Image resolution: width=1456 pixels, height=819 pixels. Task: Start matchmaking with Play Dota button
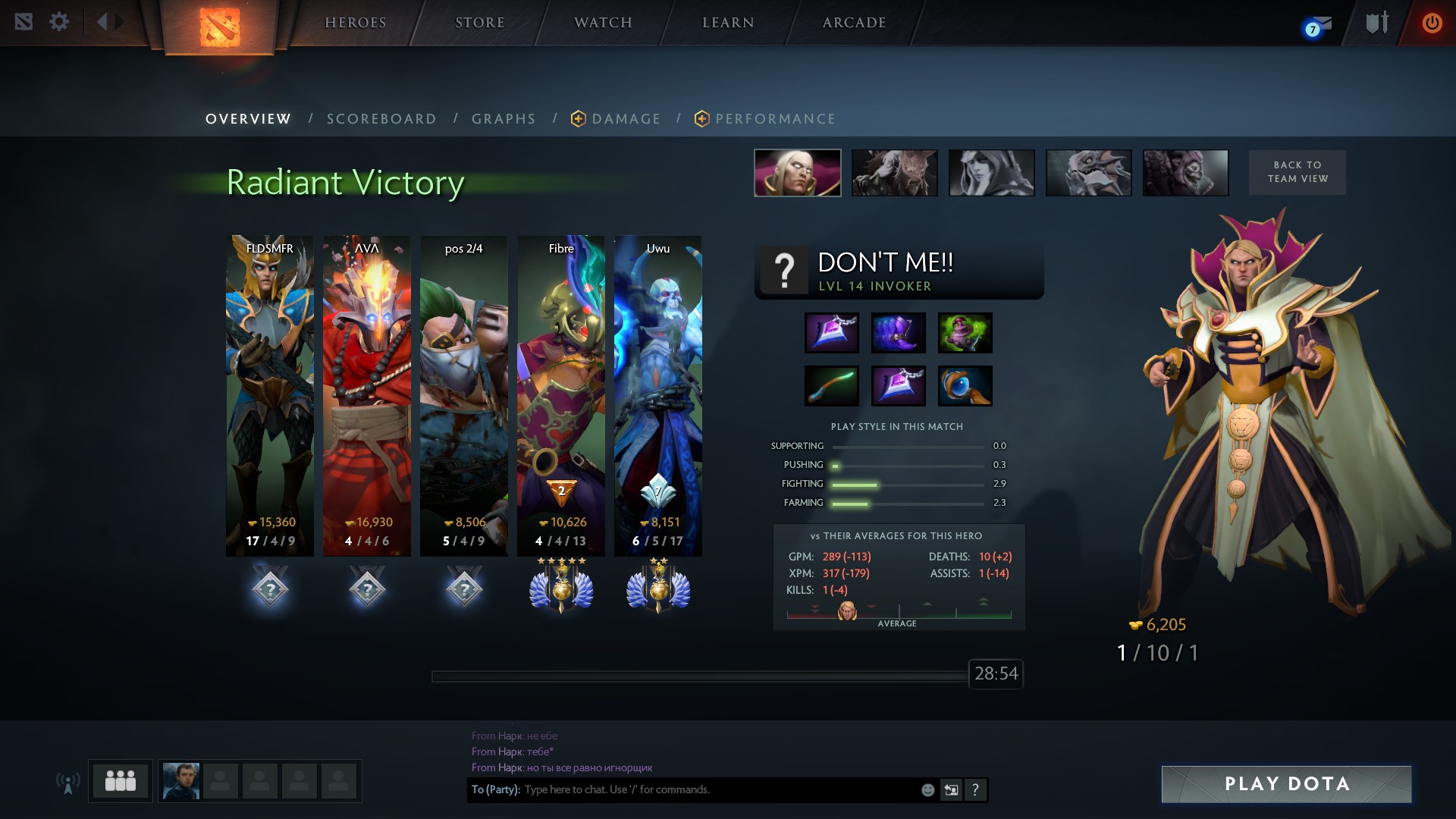click(x=1286, y=784)
